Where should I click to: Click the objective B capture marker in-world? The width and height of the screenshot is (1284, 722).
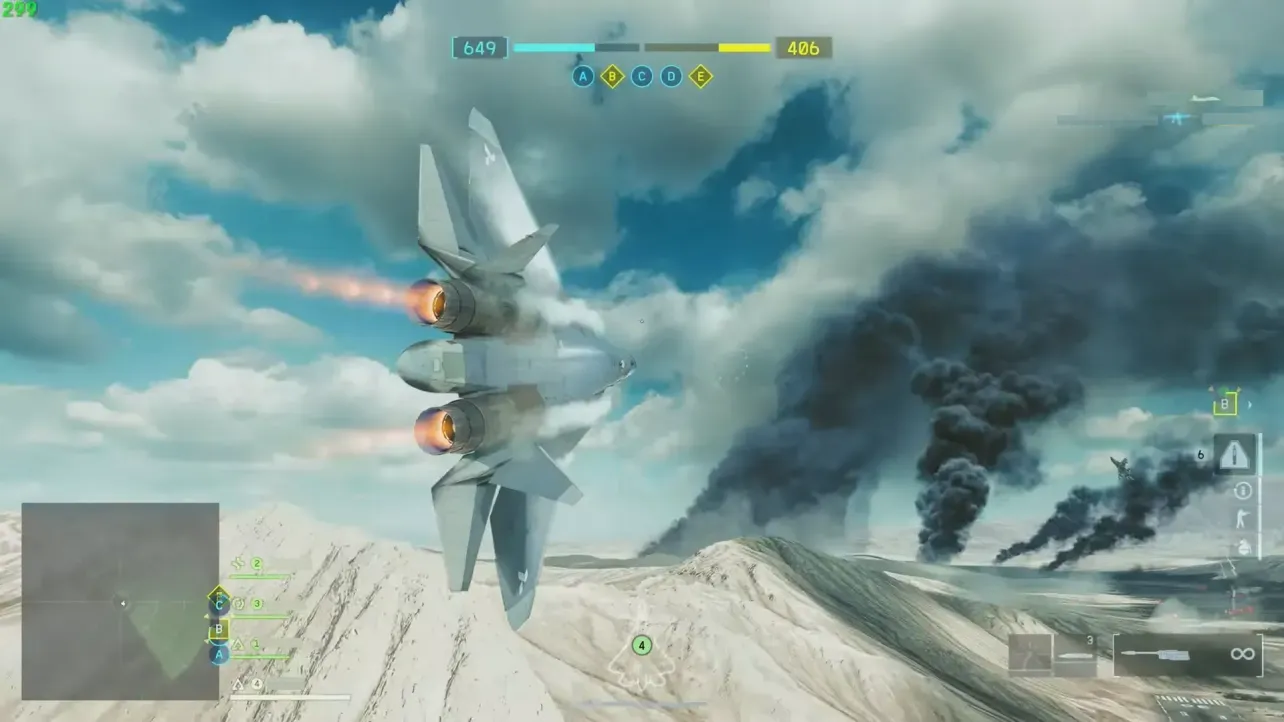(1225, 404)
